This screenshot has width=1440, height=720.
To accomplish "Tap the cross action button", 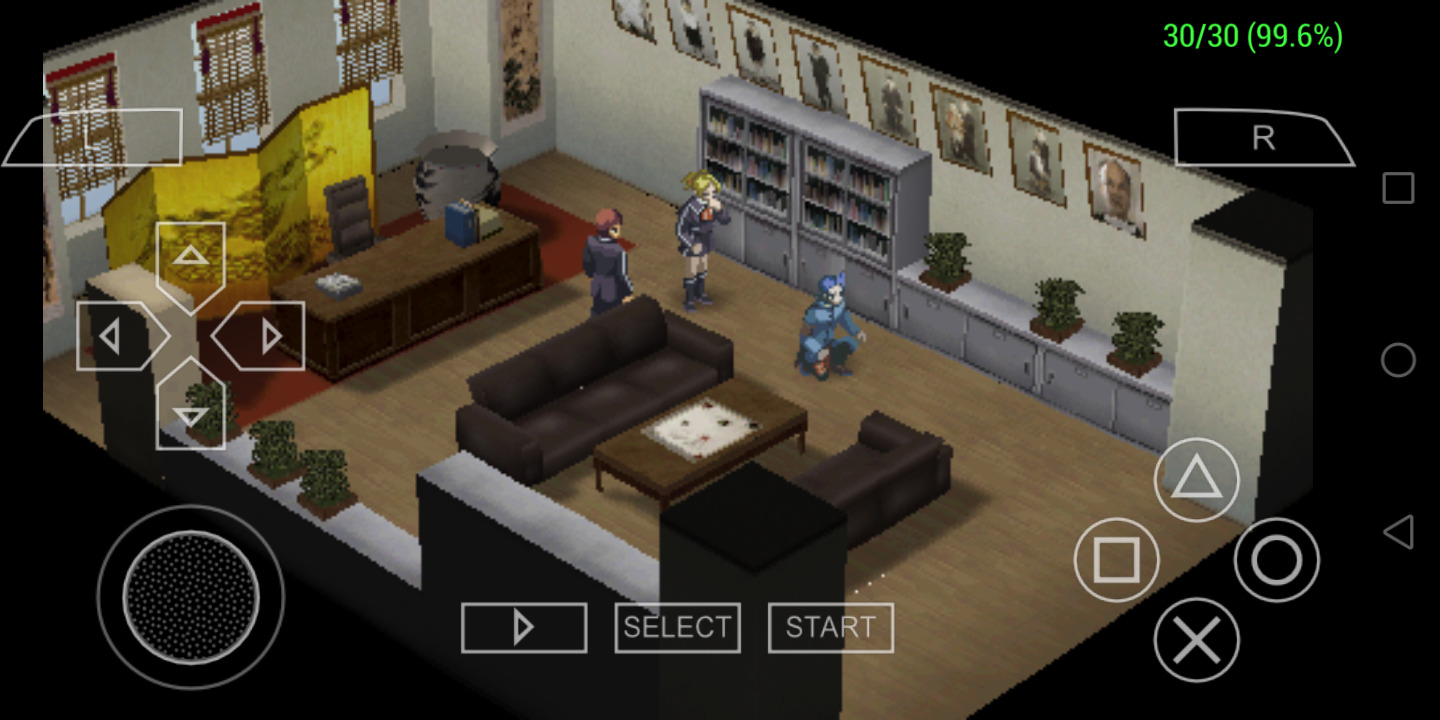I will click(x=1196, y=640).
